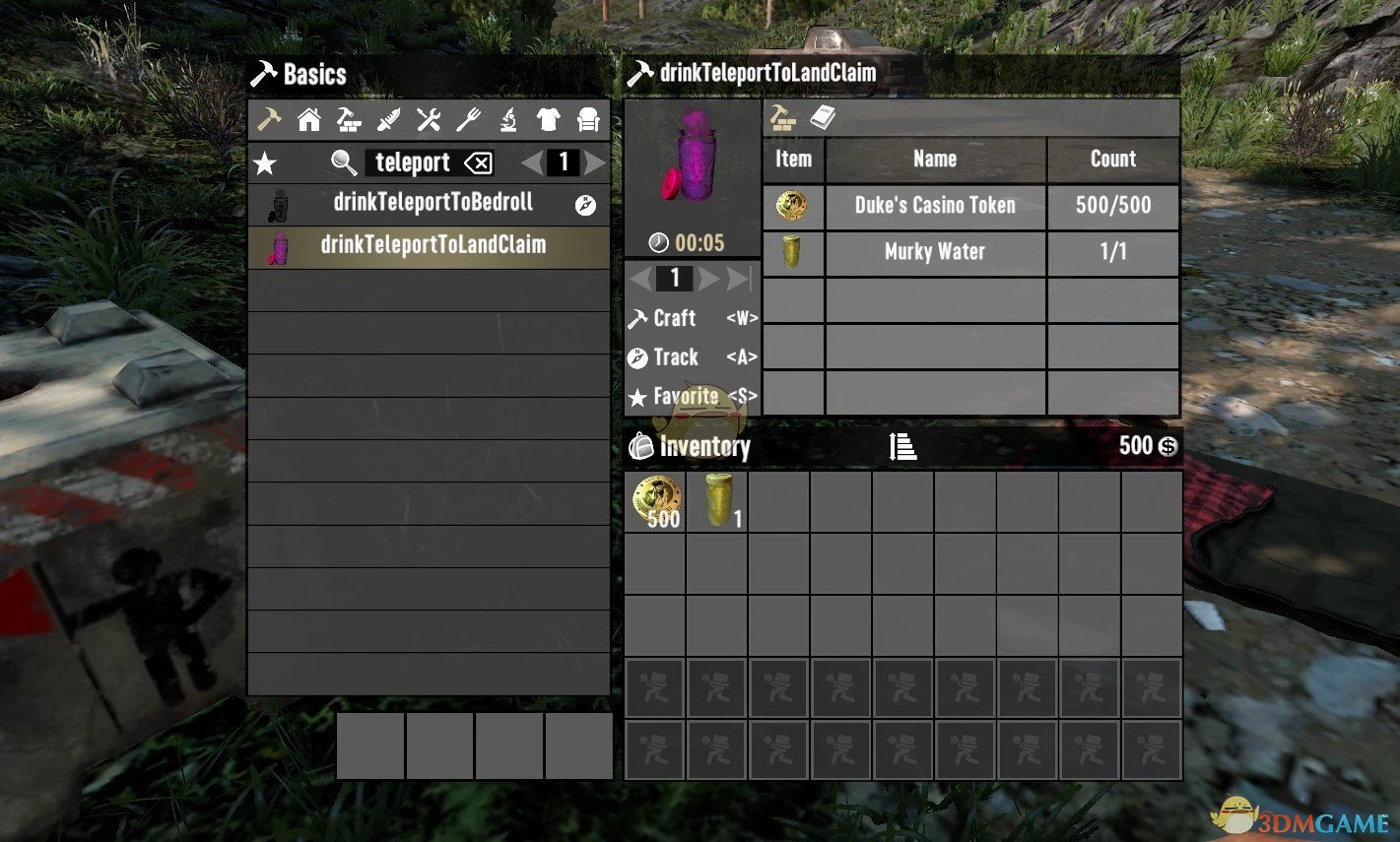Open the crossed tools category

point(428,118)
